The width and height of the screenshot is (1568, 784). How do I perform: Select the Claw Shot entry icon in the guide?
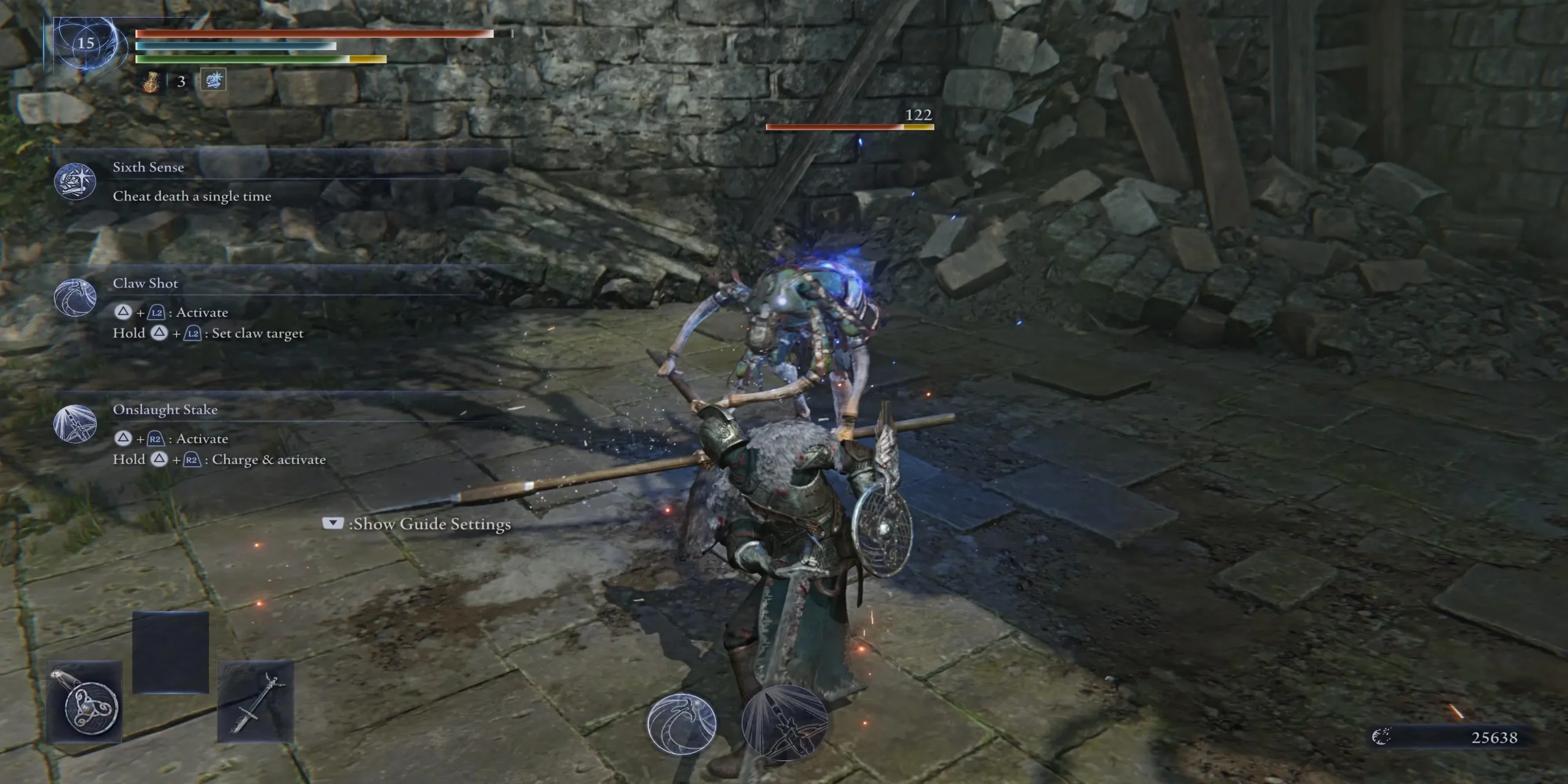(75, 298)
